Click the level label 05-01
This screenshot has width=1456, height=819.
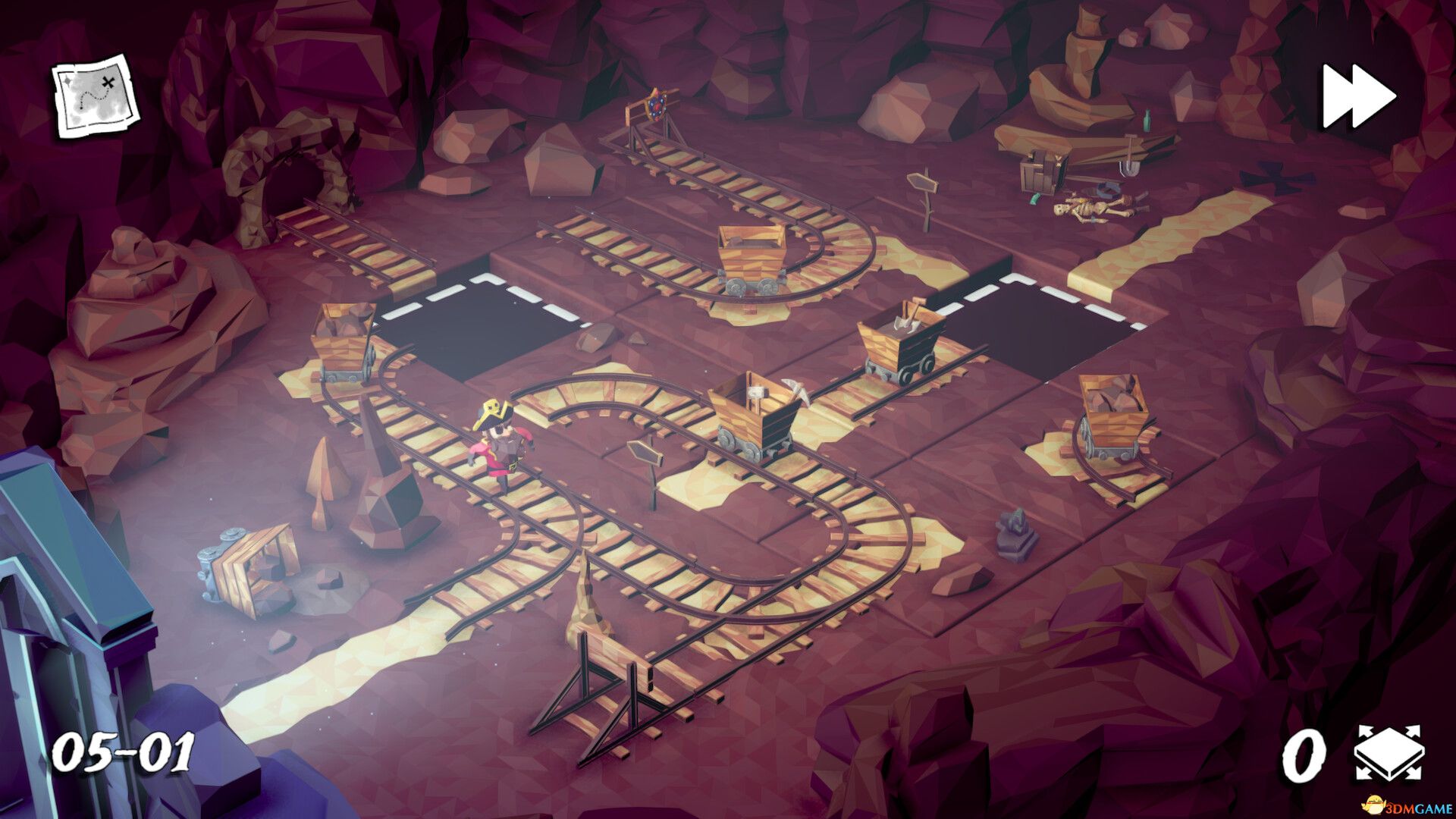125,751
